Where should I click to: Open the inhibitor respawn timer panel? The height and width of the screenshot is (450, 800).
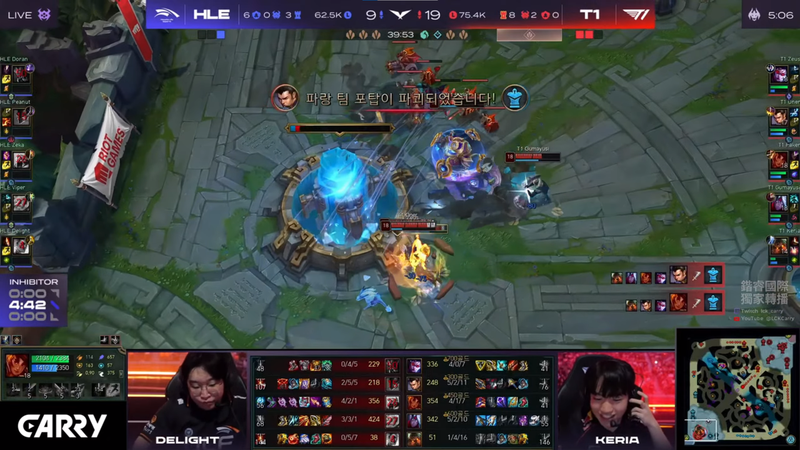click(x=33, y=299)
